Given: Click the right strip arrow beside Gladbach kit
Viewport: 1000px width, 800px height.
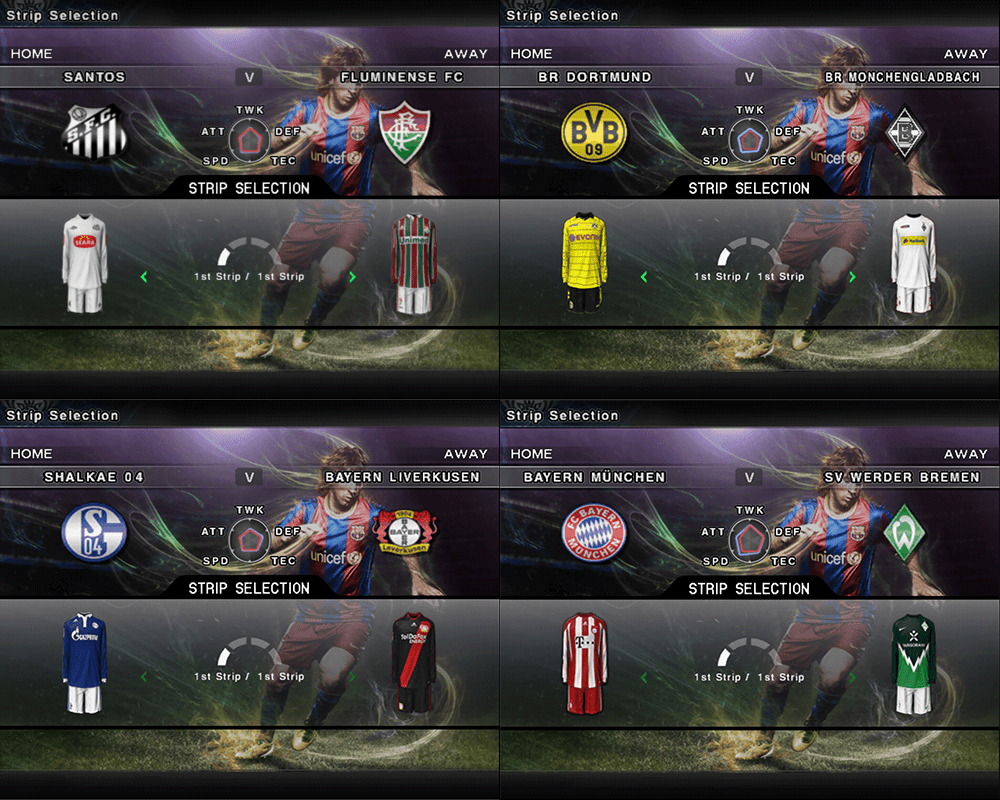Looking at the screenshot, I should (852, 277).
